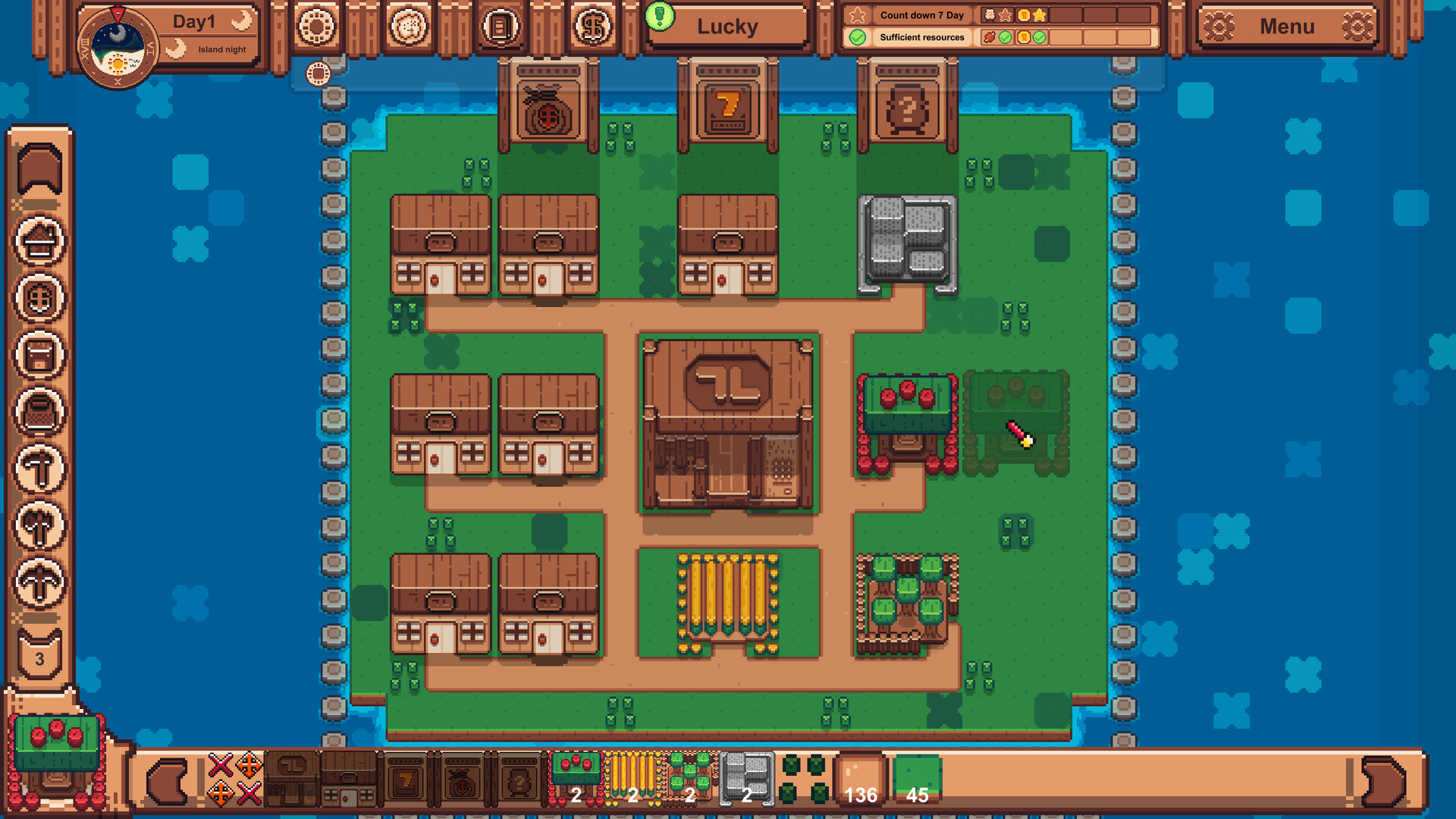1456x819 pixels.
Task: Open the dollar sign economy tool in sidebar
Action: pyautogui.click(x=42, y=297)
